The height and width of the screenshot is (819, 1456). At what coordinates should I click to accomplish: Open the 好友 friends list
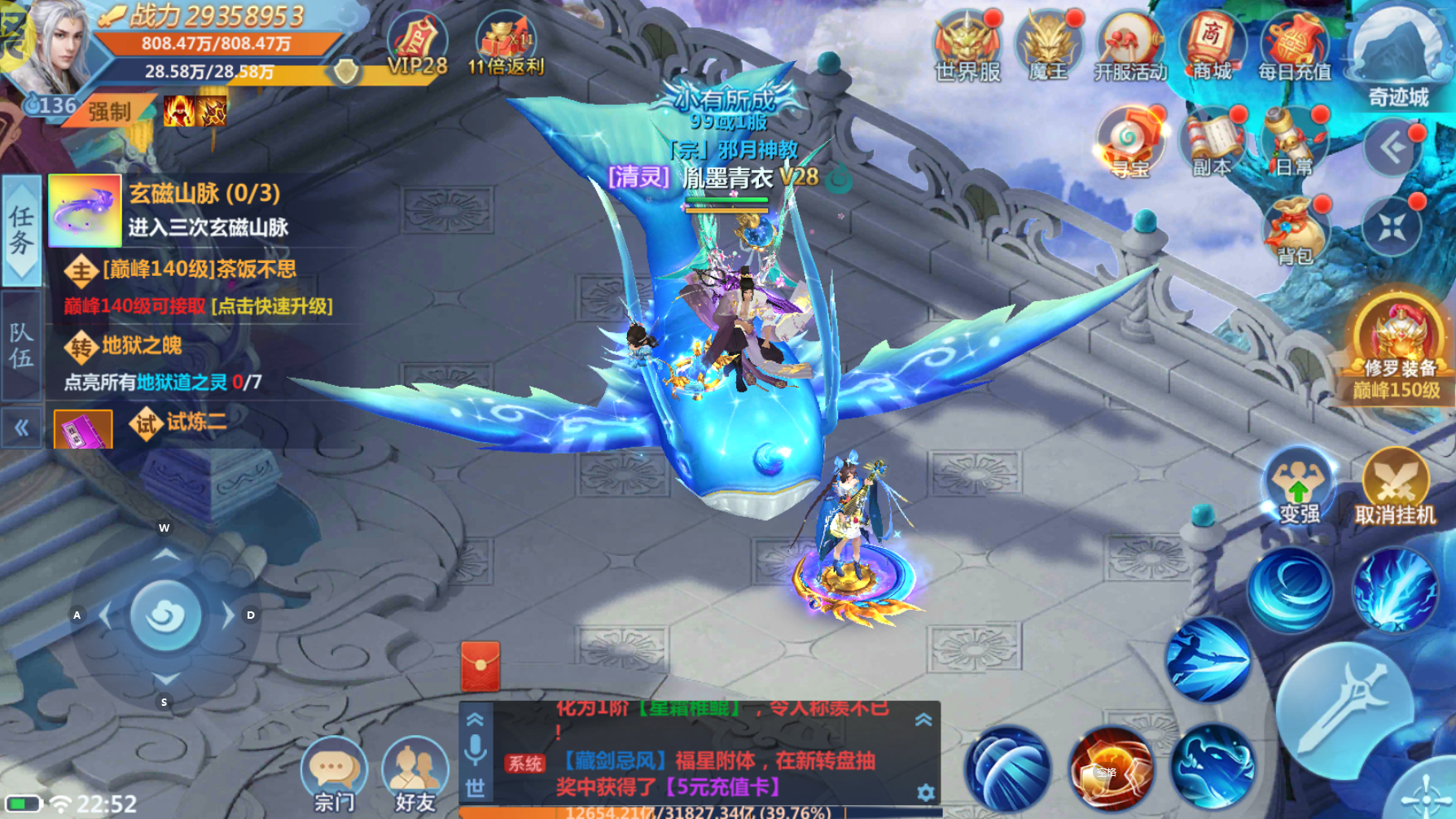(x=415, y=773)
